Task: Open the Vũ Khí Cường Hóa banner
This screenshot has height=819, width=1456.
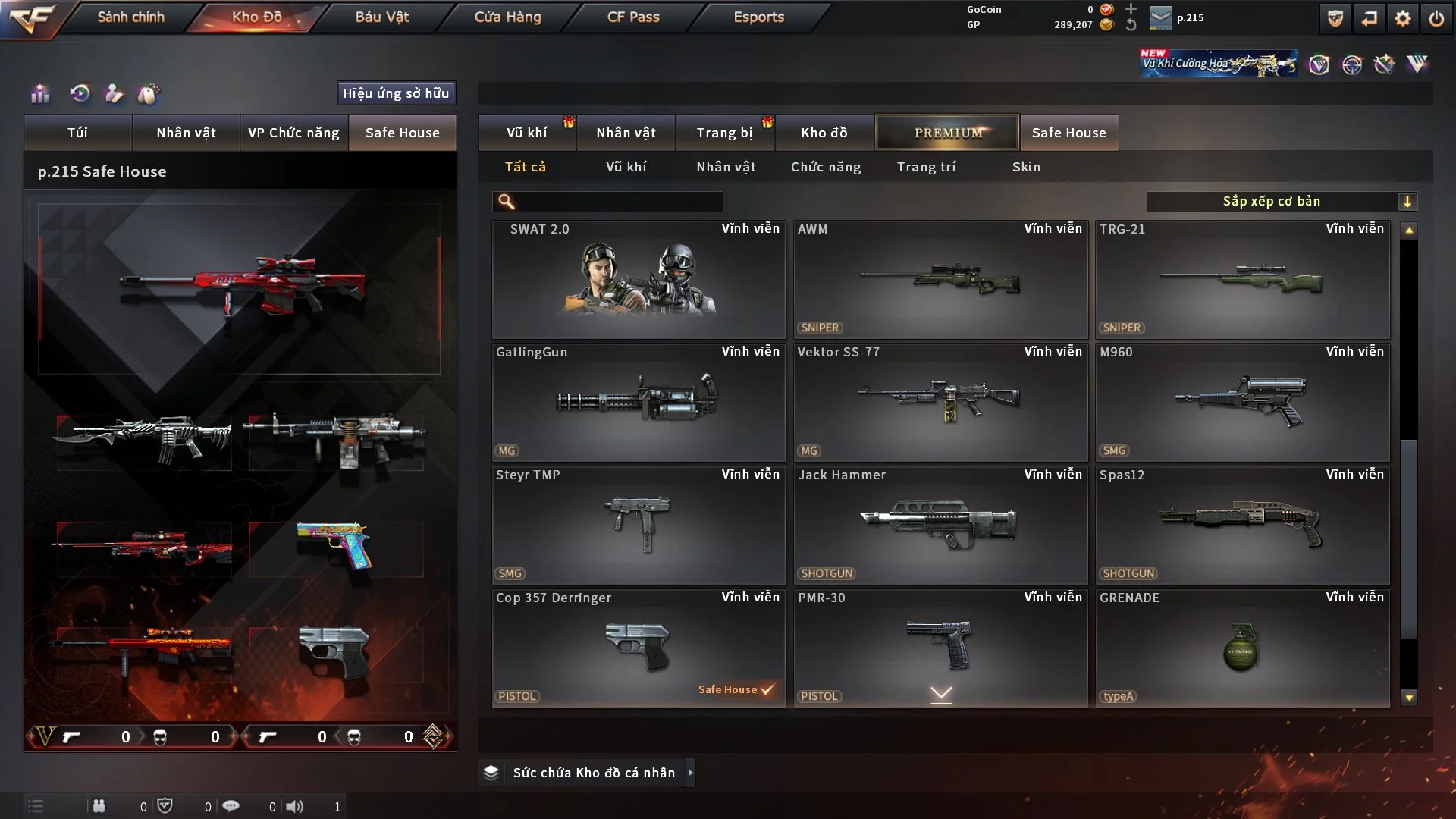Action: (x=1218, y=64)
